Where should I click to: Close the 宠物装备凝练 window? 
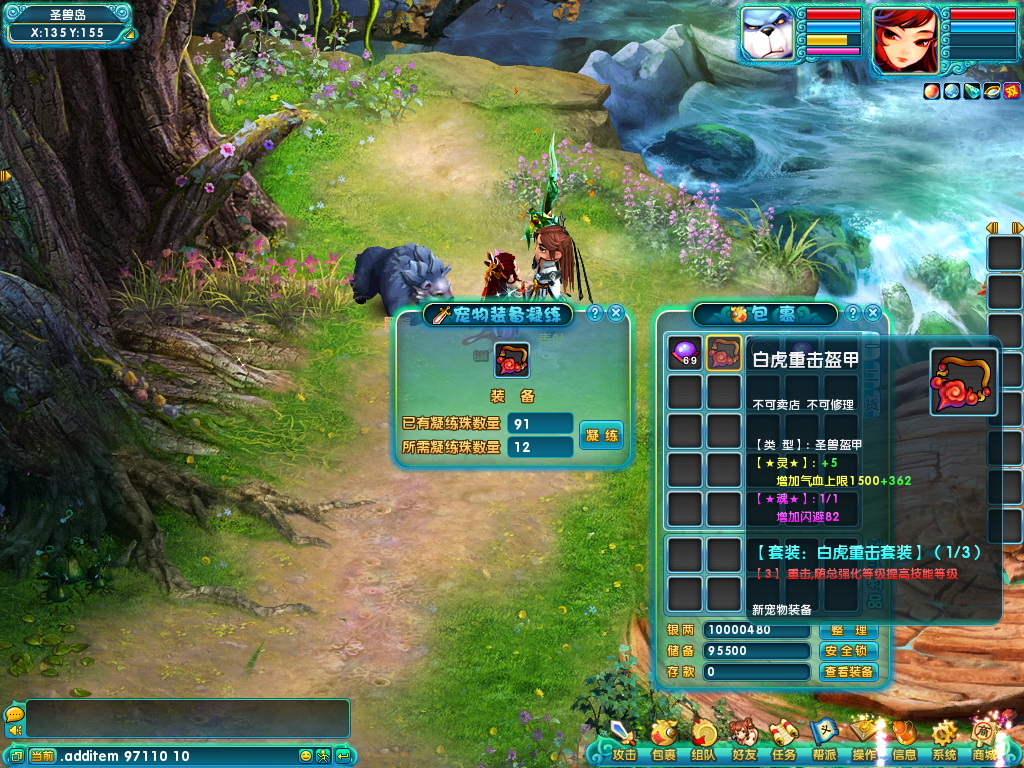pyautogui.click(x=616, y=313)
